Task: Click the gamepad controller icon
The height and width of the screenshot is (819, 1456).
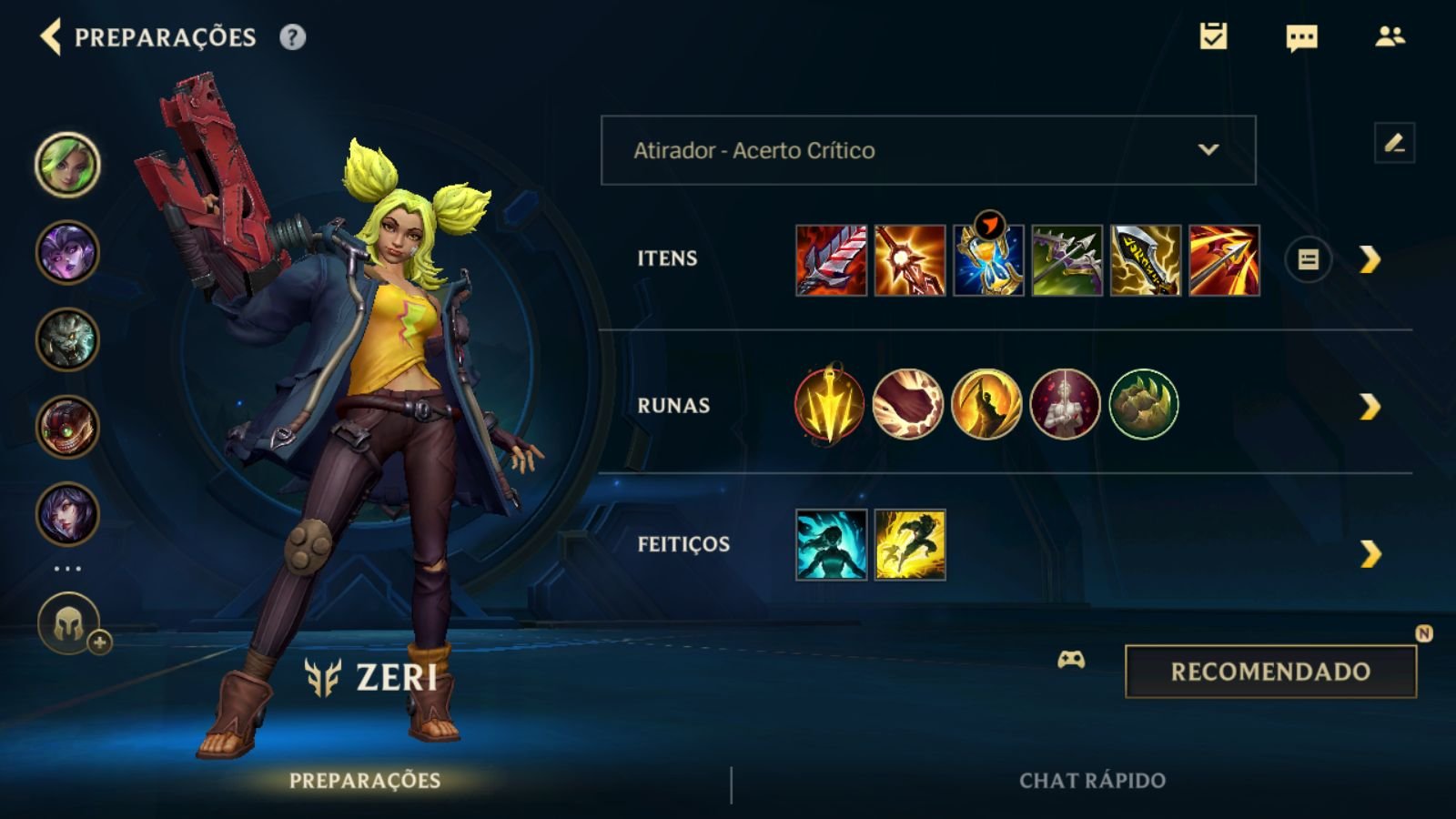Action: 1071,660
